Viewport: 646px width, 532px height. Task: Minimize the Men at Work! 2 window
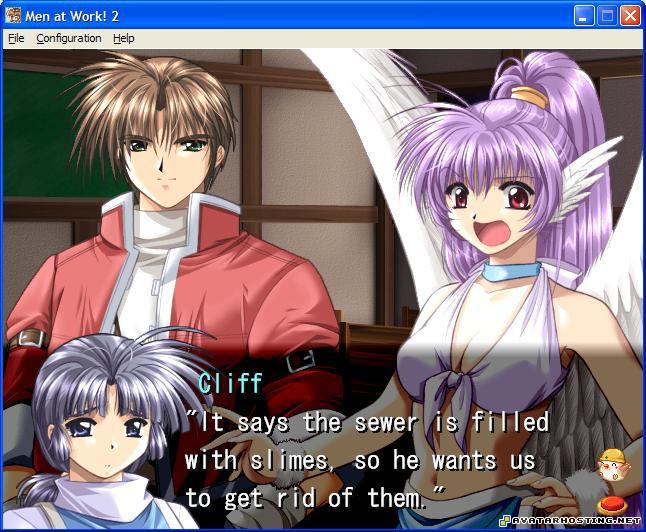pos(585,15)
